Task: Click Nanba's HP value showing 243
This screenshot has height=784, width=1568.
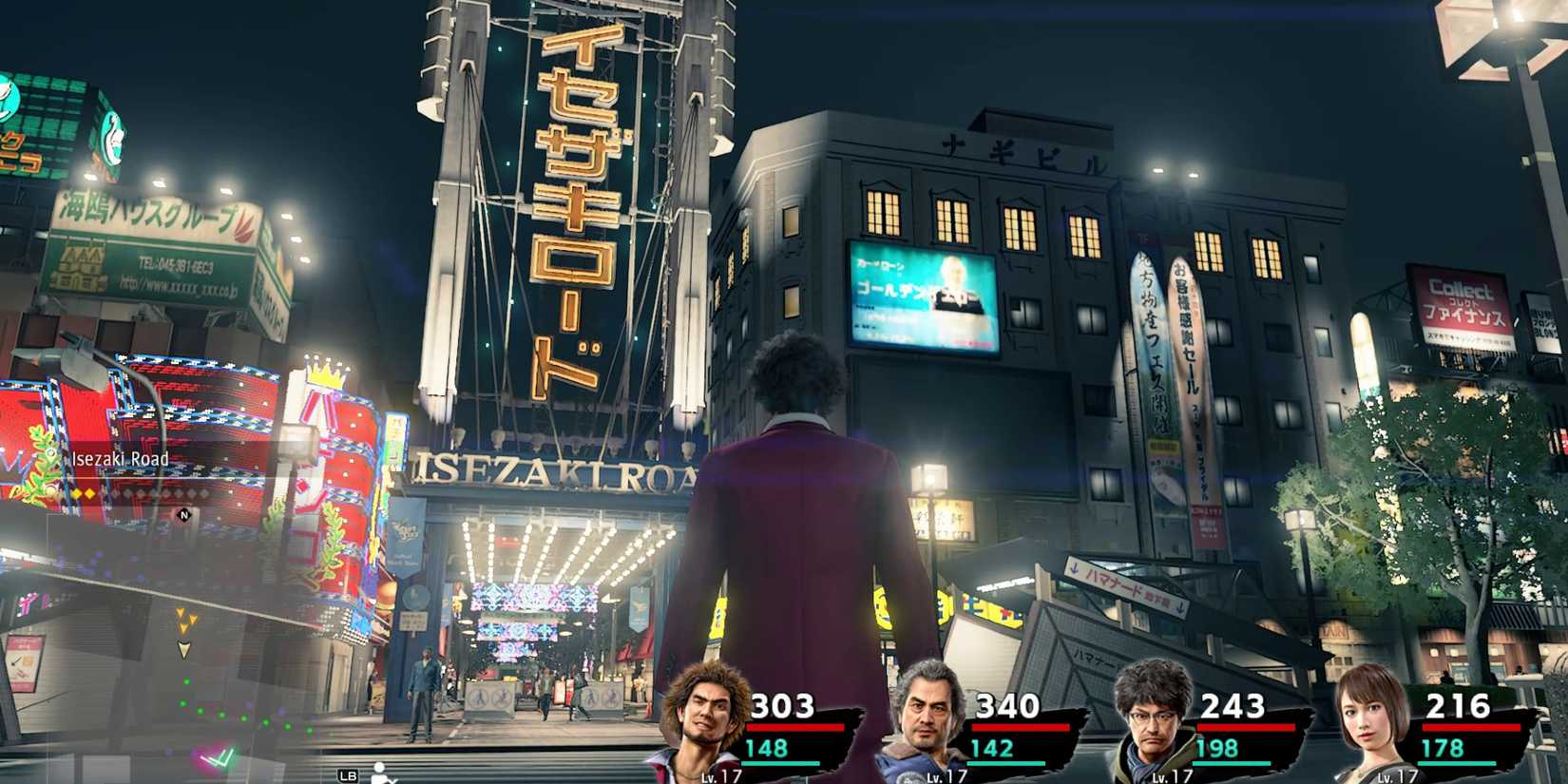Action: coord(1233,705)
